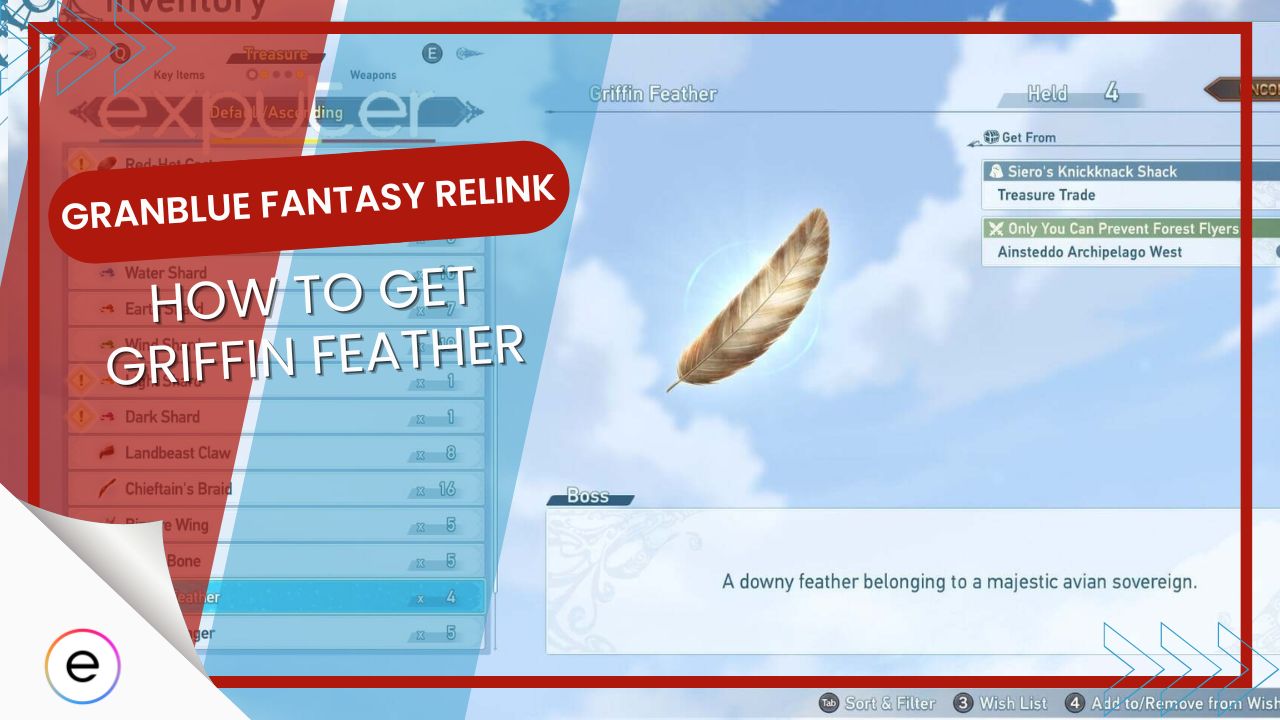This screenshot has height=720, width=1280.
Task: Select the Boss tab above the description panel
Action: tap(588, 496)
